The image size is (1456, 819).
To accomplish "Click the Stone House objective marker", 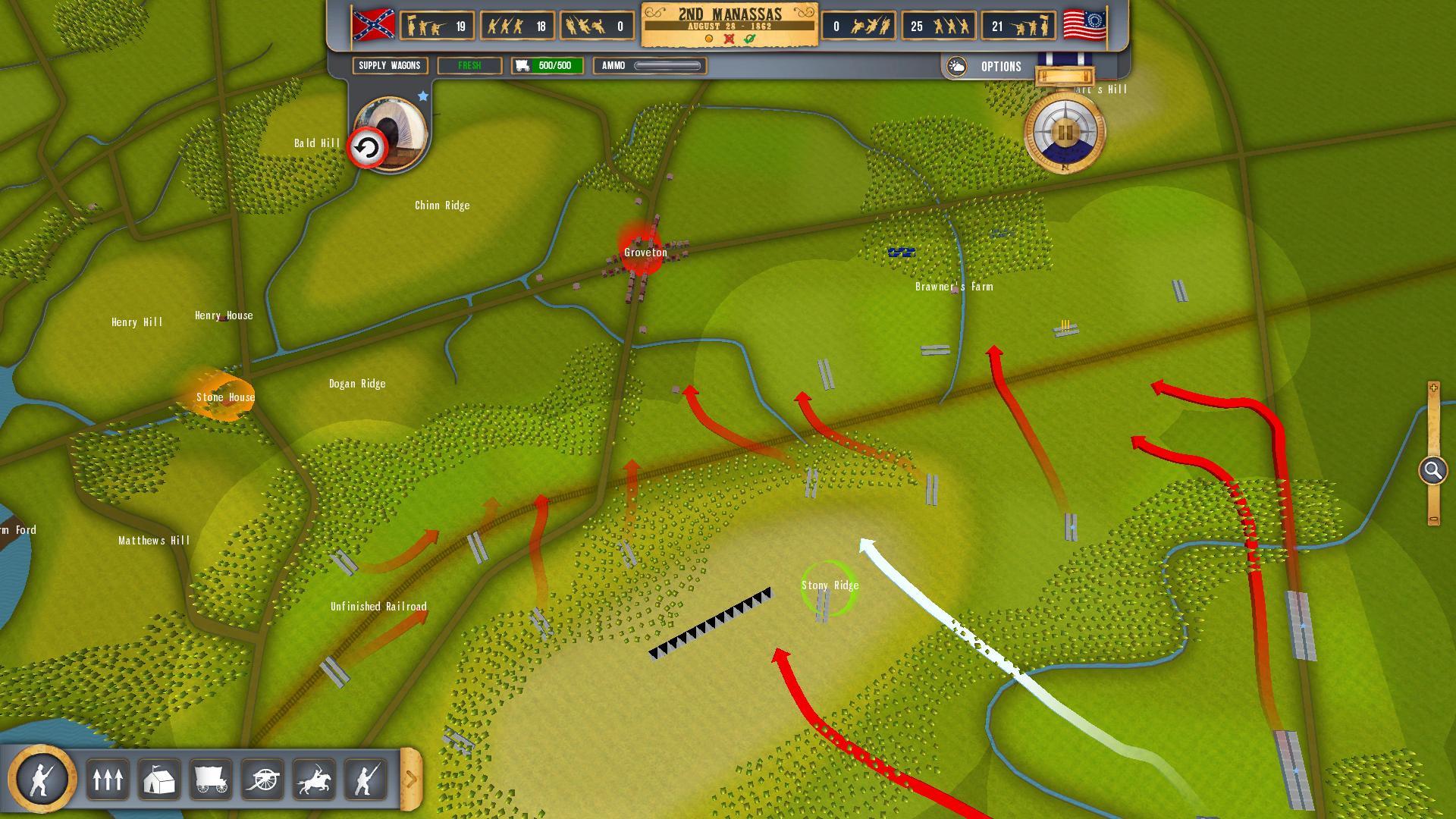I will coord(224,397).
